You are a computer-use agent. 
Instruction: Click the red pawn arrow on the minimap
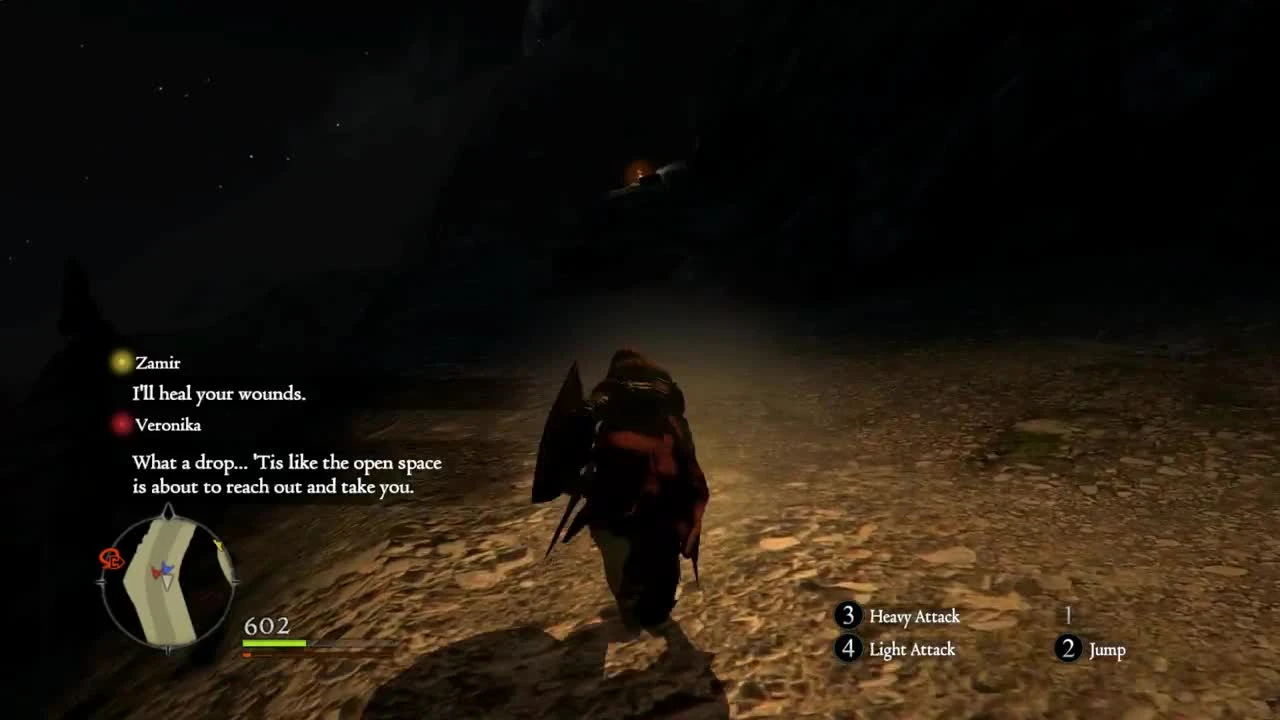[155, 572]
